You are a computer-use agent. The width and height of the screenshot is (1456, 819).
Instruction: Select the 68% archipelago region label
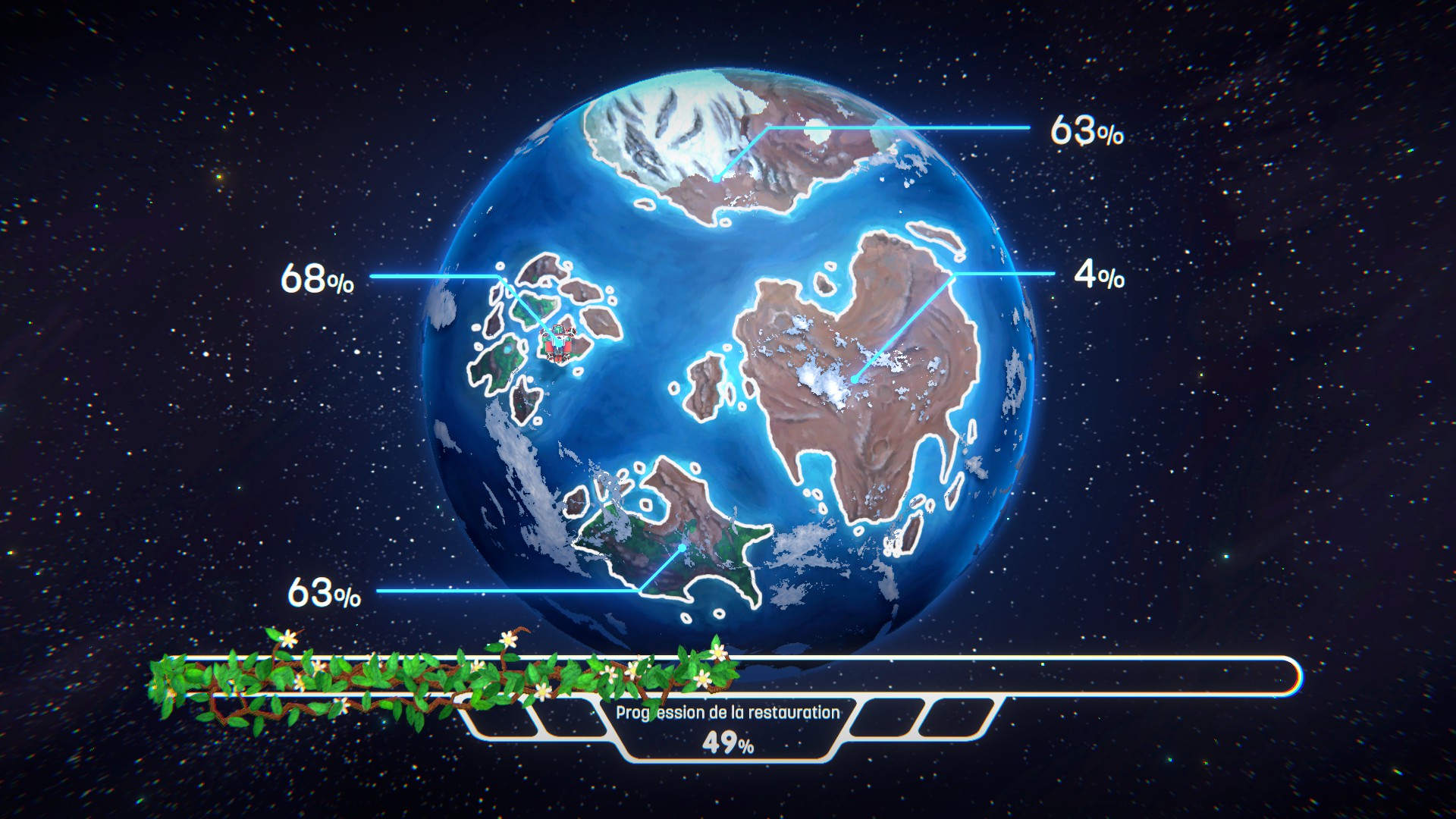[x=317, y=279]
